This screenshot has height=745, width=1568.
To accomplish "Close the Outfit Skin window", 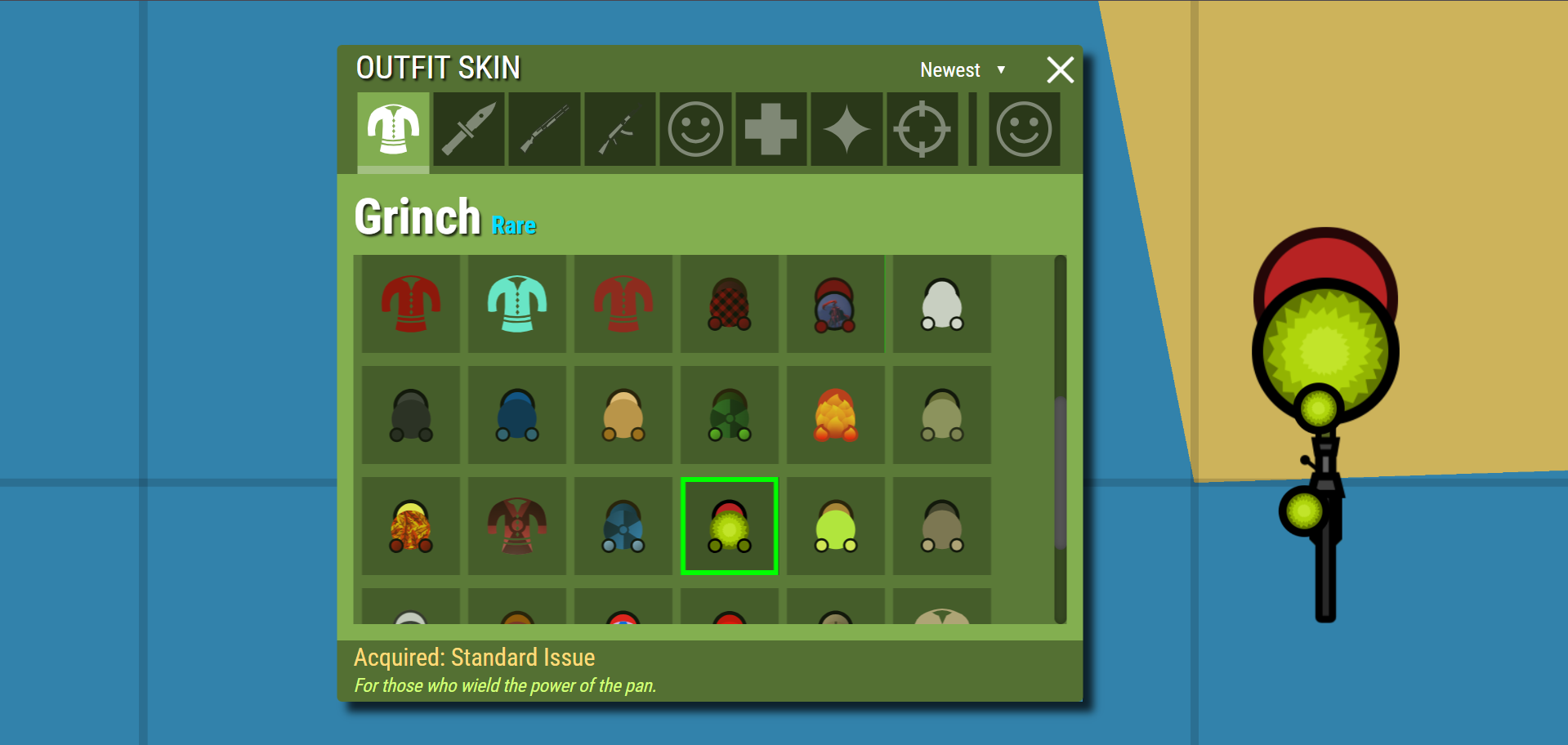I will click(x=1060, y=70).
